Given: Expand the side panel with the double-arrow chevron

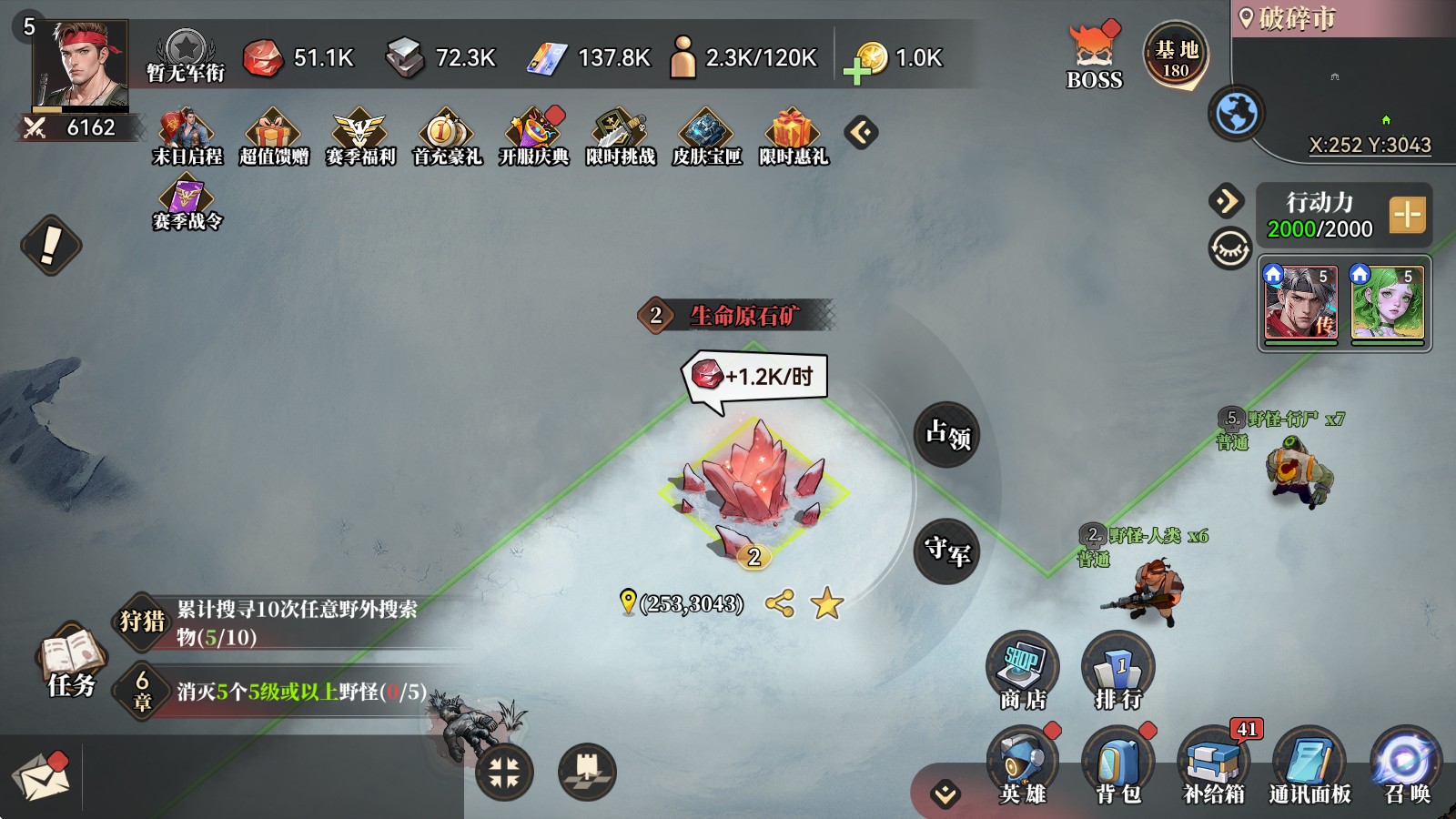Looking at the screenshot, I should (x=1226, y=199).
